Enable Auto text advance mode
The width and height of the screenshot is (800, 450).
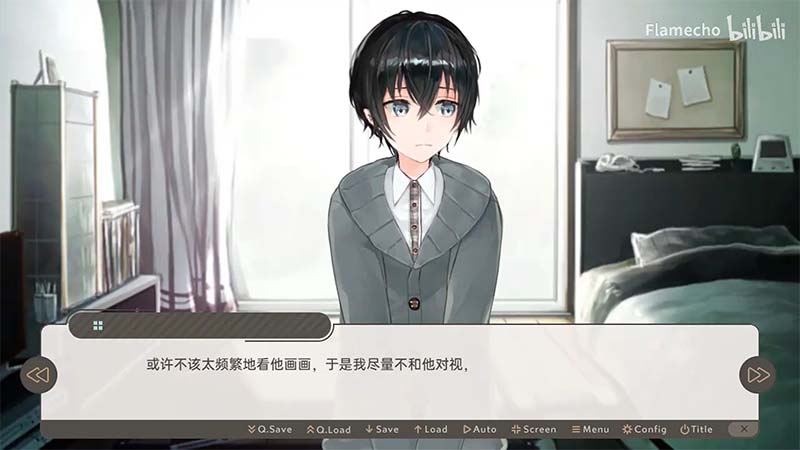pos(480,429)
